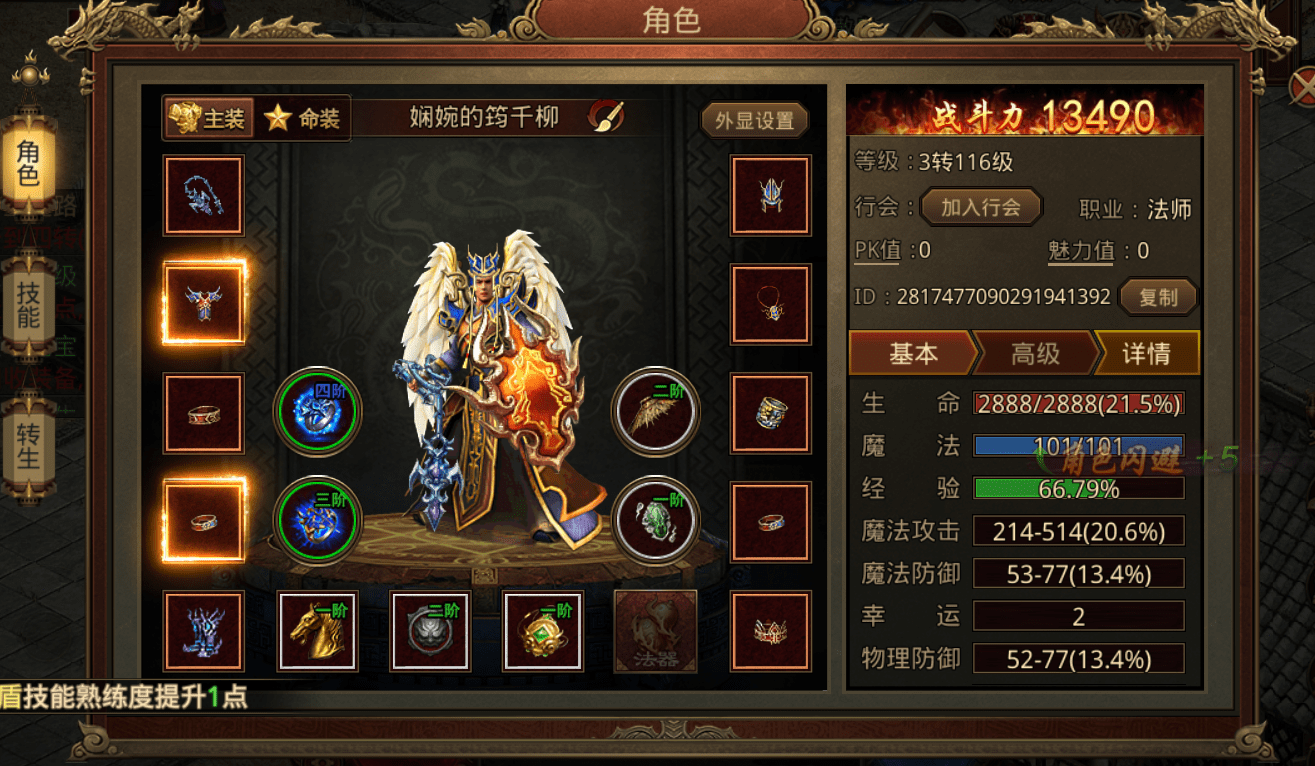Select the necklace equipment slot
1315x766 pixels.
point(771,304)
